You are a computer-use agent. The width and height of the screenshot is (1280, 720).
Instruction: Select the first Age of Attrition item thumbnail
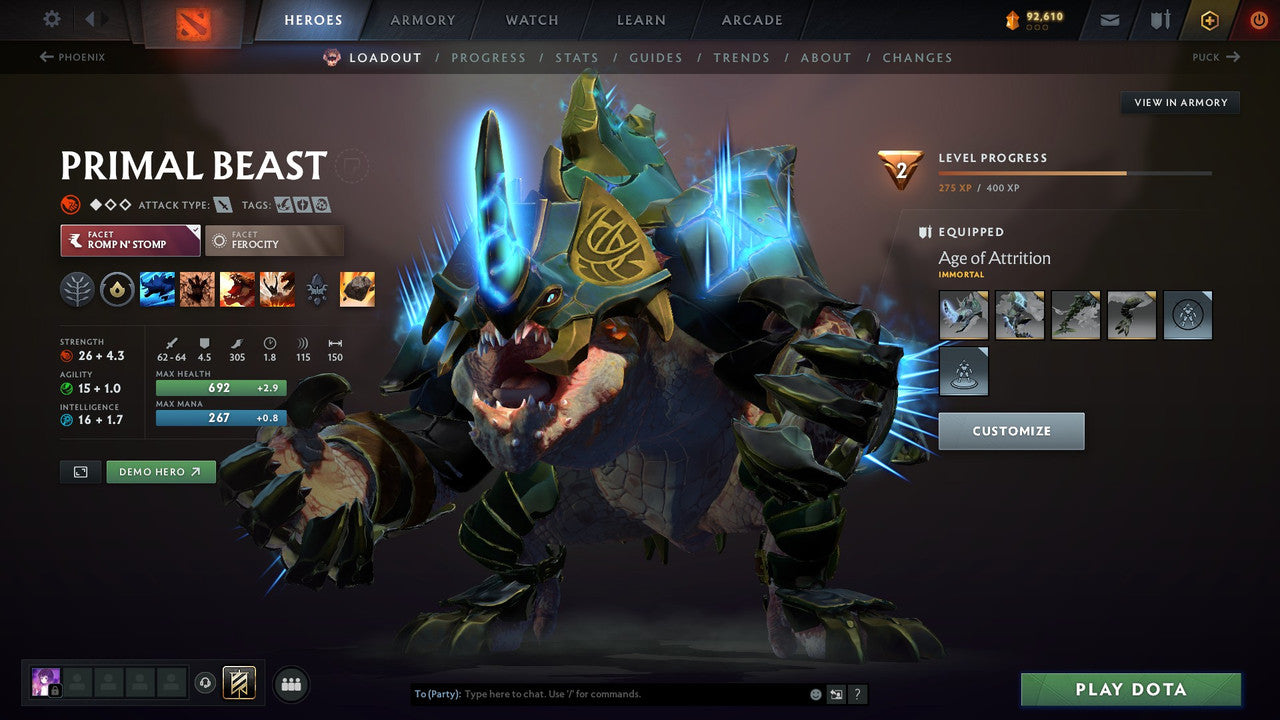[x=963, y=315]
